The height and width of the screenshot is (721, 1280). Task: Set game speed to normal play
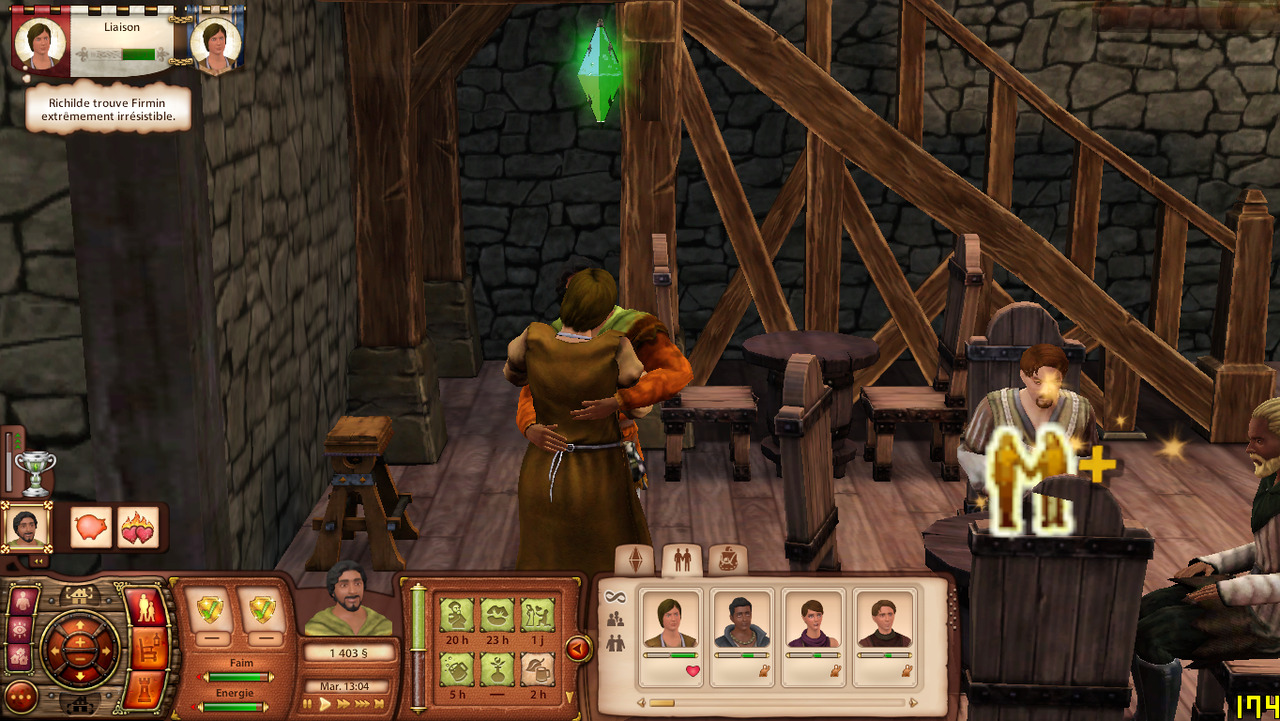[325, 704]
